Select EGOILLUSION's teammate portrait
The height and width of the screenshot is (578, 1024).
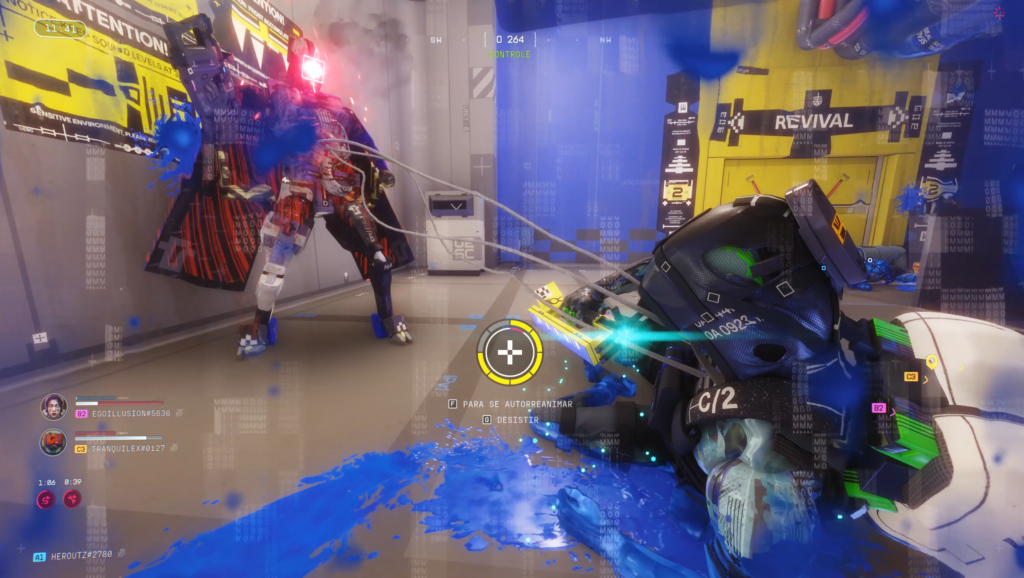click(53, 406)
